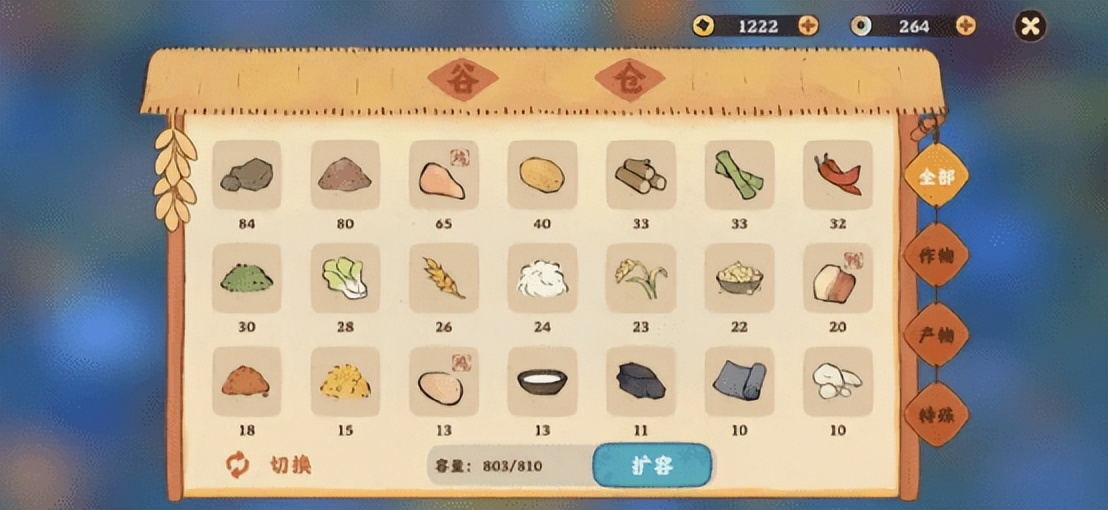
Task: Click the cabbage item slot
Action: tap(345, 278)
